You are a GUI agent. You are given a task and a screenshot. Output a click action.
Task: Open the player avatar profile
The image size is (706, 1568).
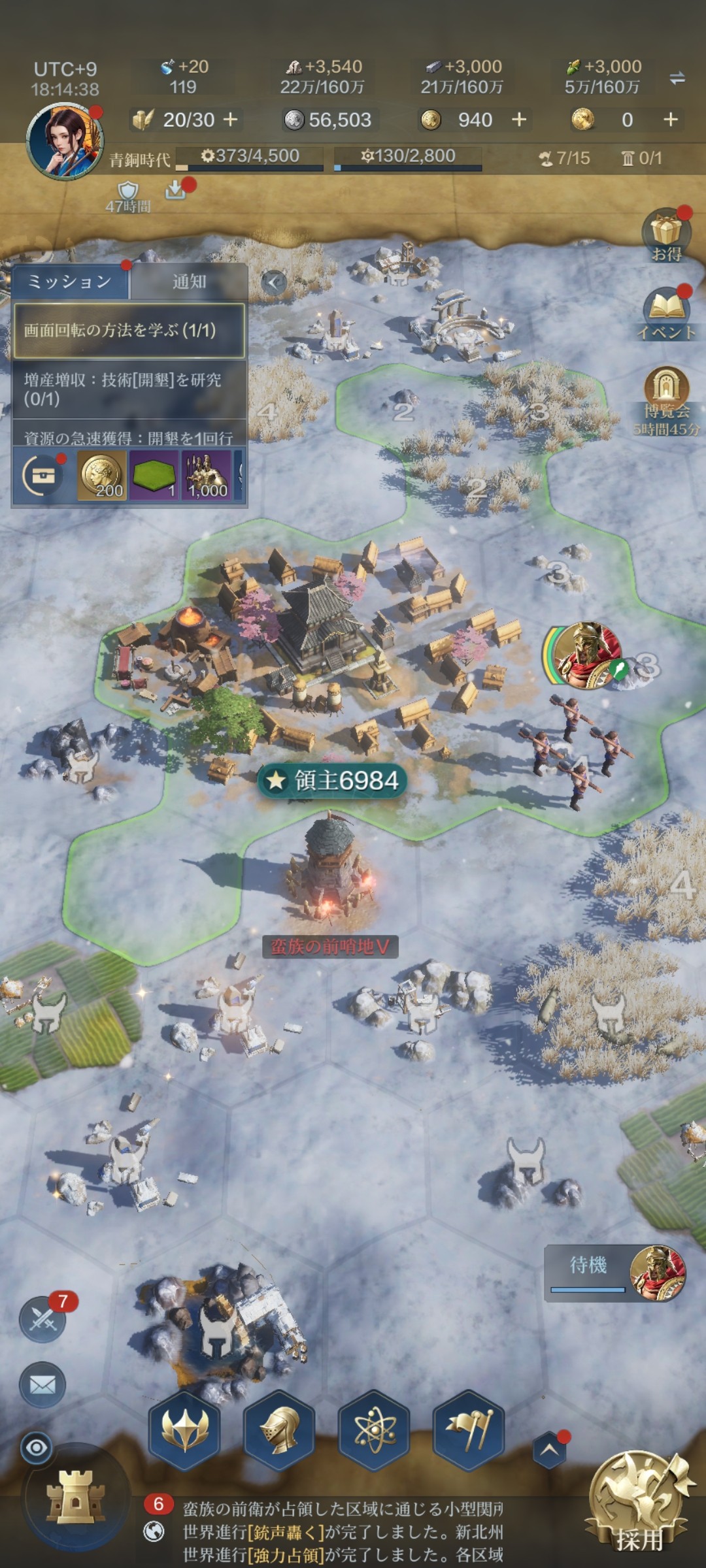65,140
